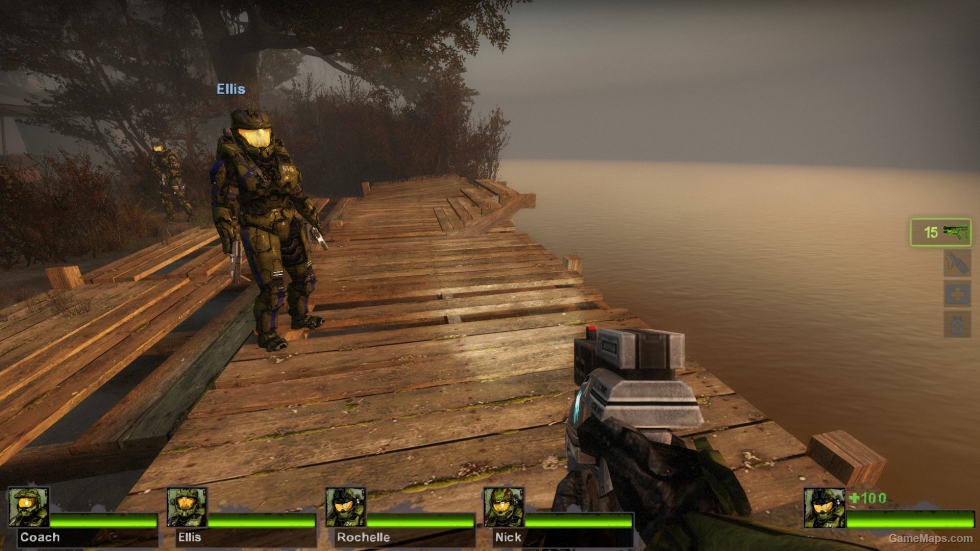Choose the empty molotov bottle slot
Screen dimensions: 980x551
coord(957,263)
